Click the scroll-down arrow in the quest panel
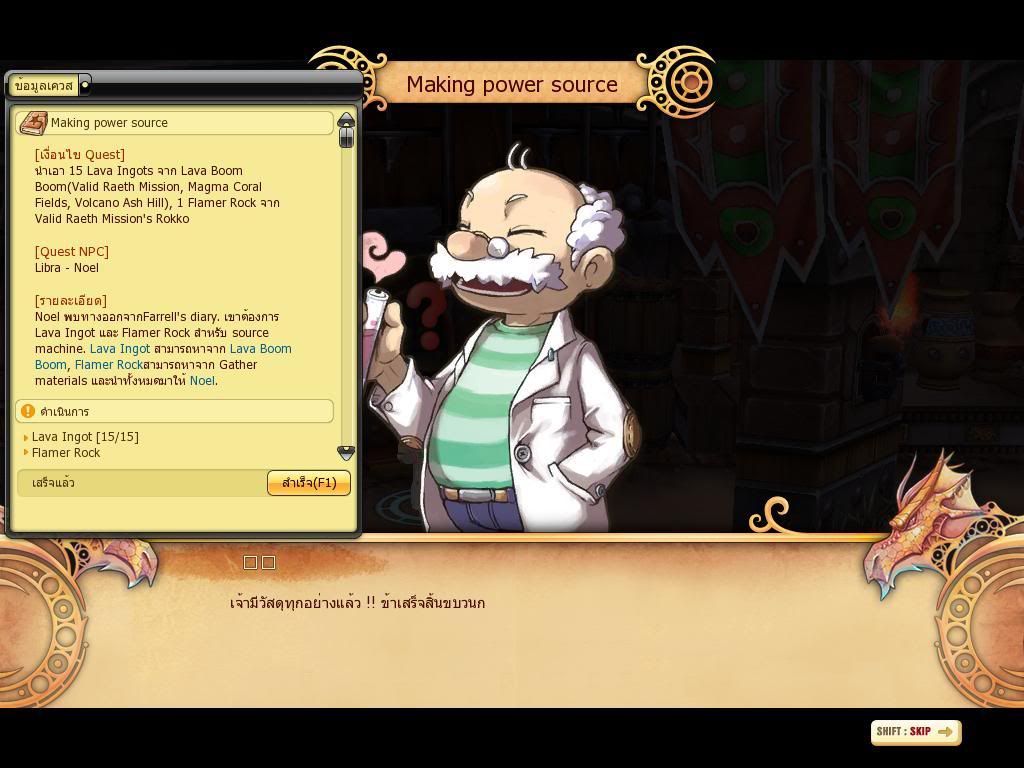The image size is (1024, 768). point(346,453)
